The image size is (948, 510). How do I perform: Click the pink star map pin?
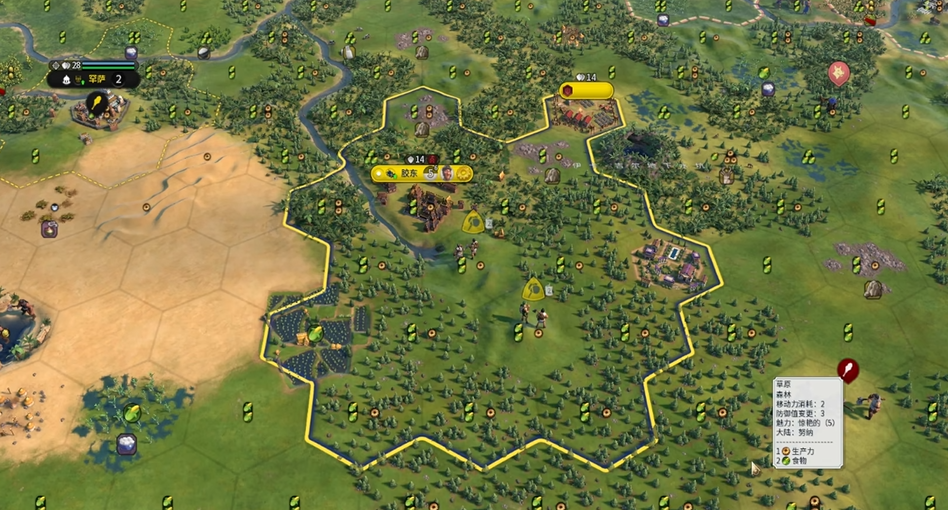pos(838,72)
